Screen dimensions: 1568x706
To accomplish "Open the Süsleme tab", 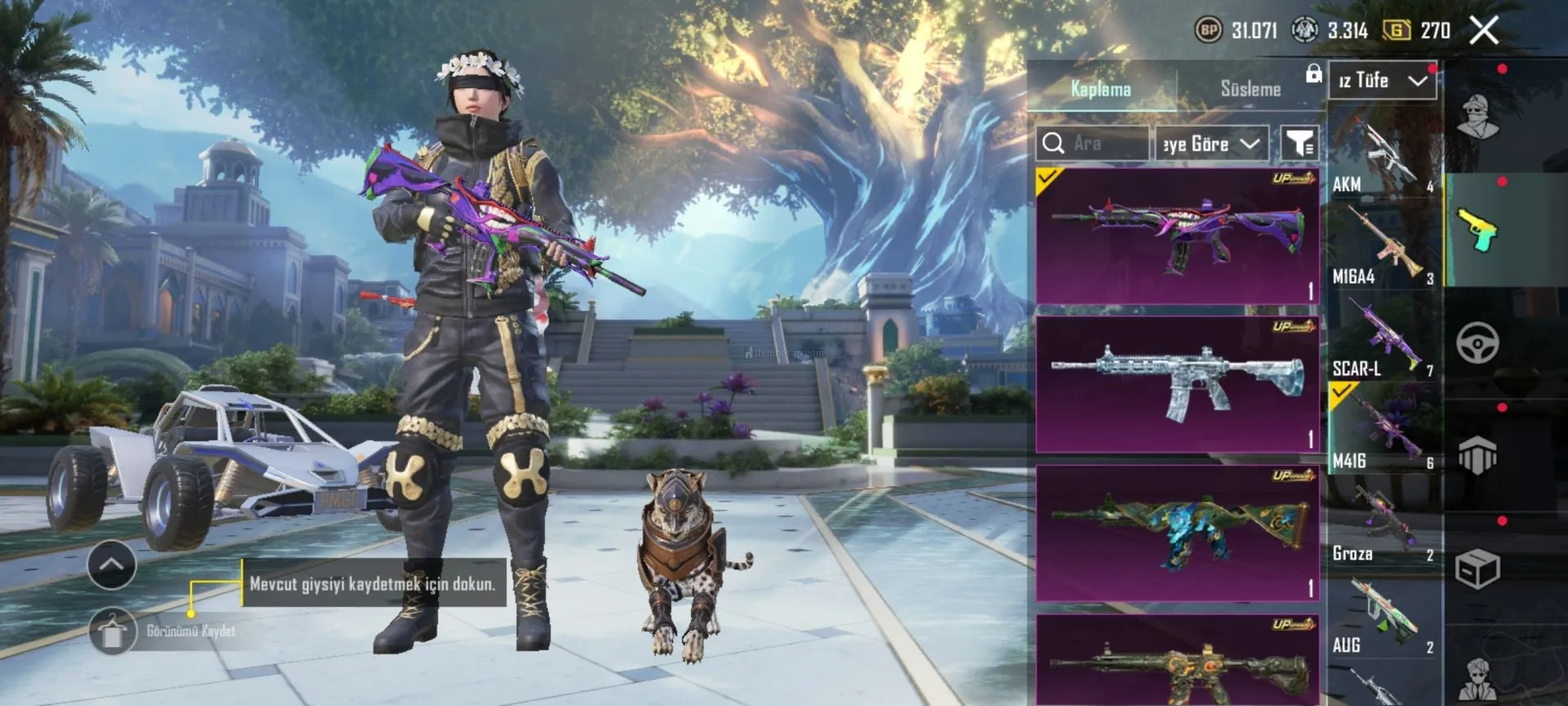I will point(1250,89).
